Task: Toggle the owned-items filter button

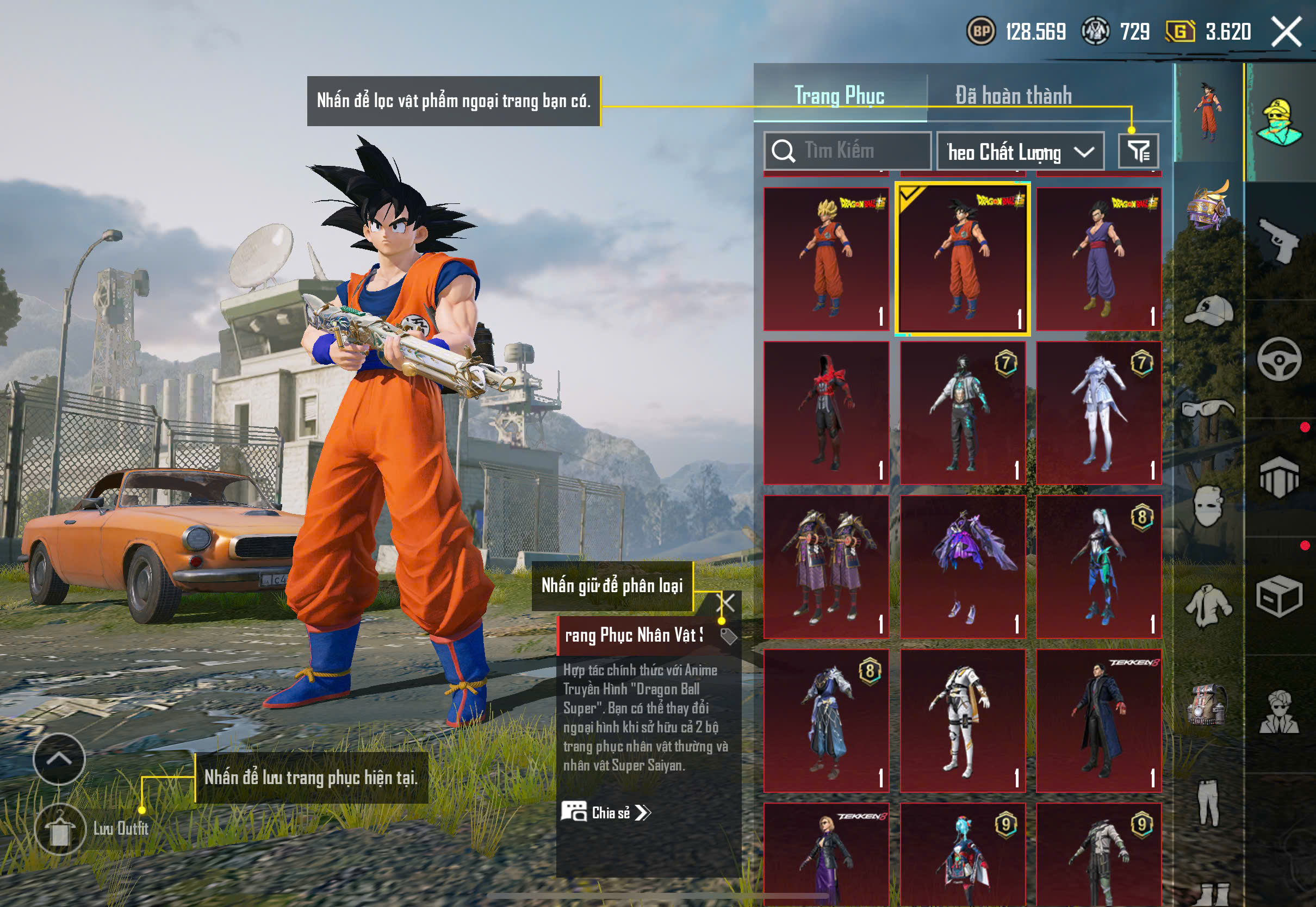Action: point(1138,151)
